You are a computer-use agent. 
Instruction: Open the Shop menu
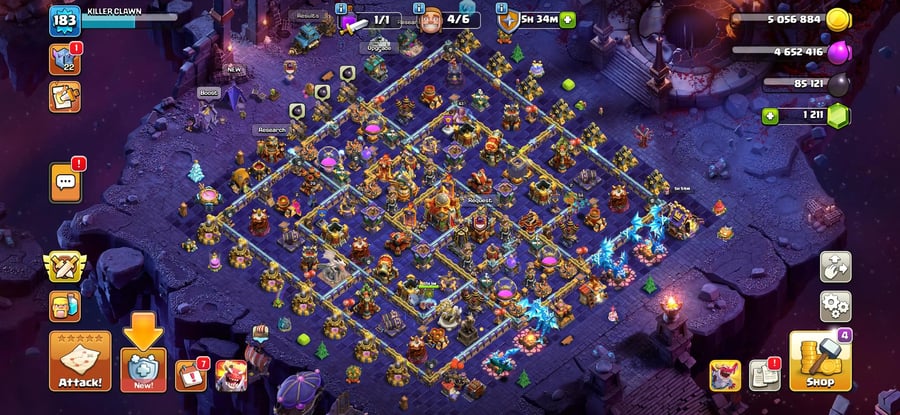coord(820,361)
